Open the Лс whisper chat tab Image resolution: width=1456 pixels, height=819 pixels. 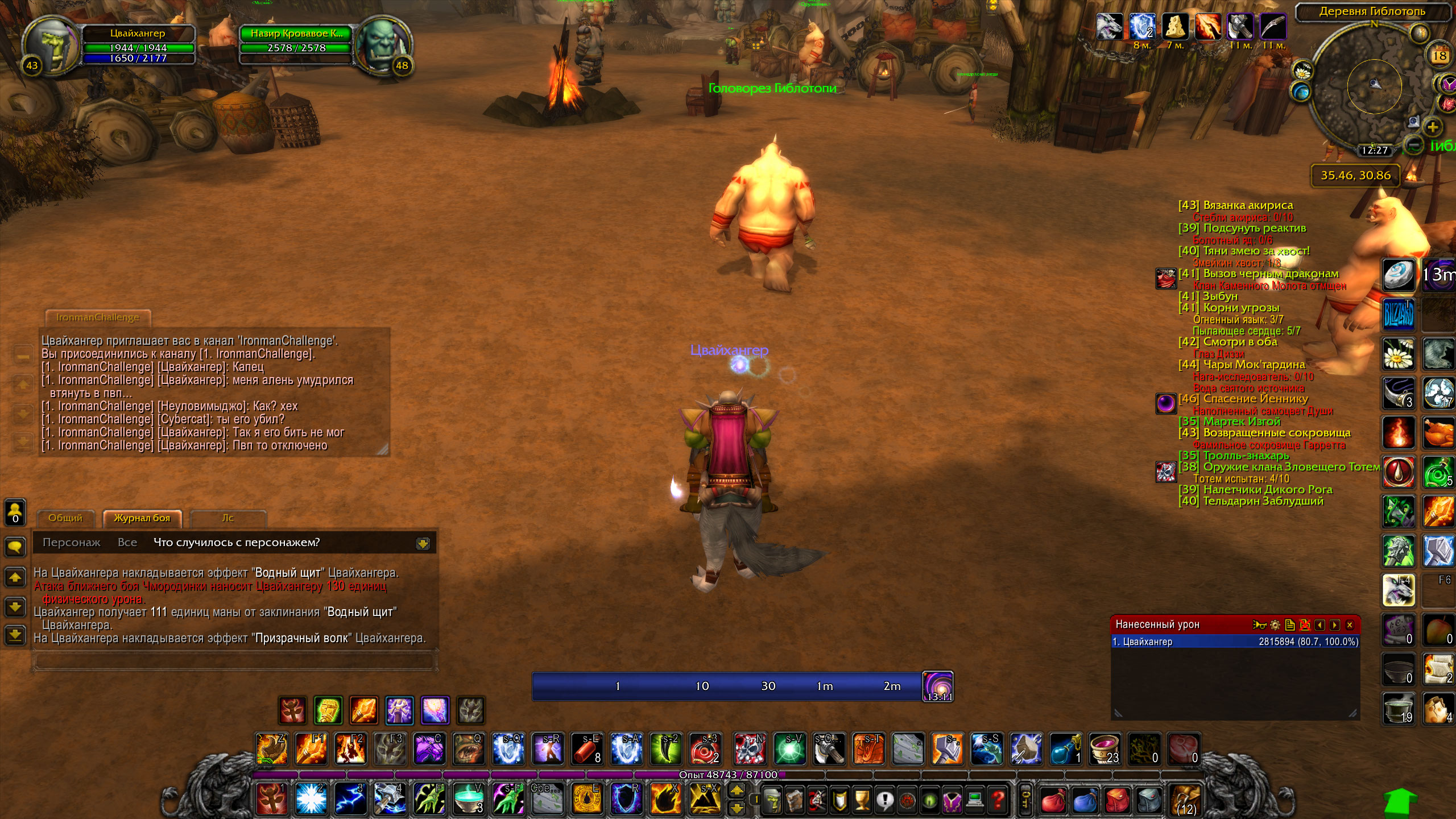[x=227, y=518]
